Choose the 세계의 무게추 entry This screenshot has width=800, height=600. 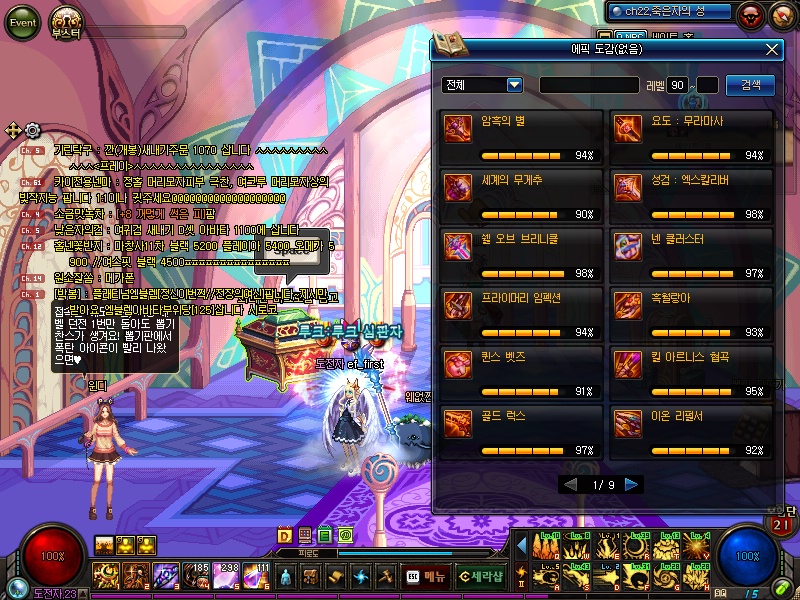coord(521,196)
